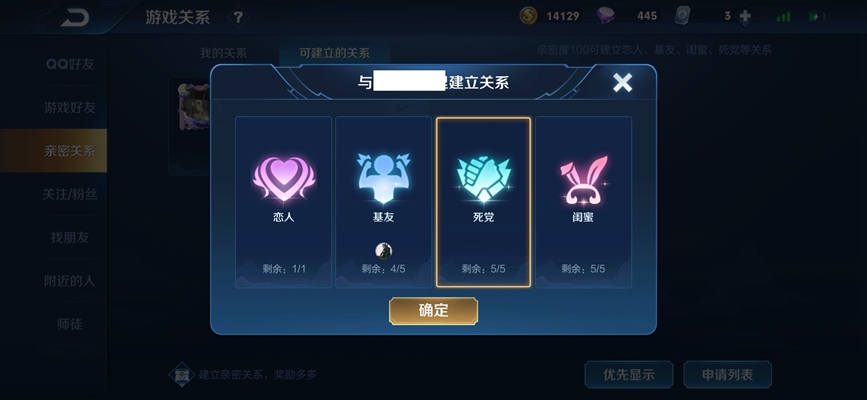Screen dimensions: 867x400
Task: Open the 亲密关系 section
Action: (x=69, y=151)
